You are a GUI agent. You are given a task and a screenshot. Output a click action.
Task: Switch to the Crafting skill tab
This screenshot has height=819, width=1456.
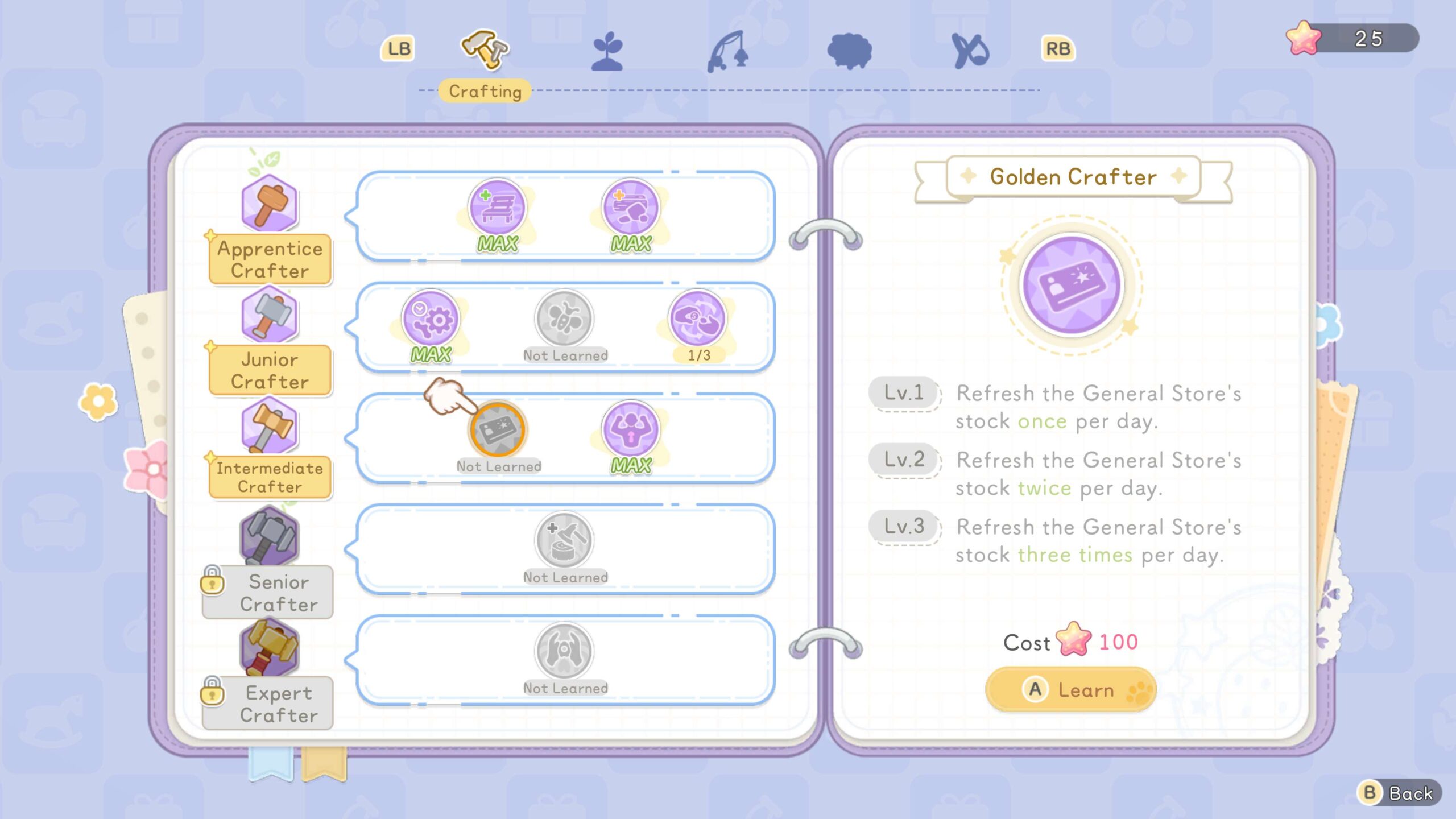[485, 51]
